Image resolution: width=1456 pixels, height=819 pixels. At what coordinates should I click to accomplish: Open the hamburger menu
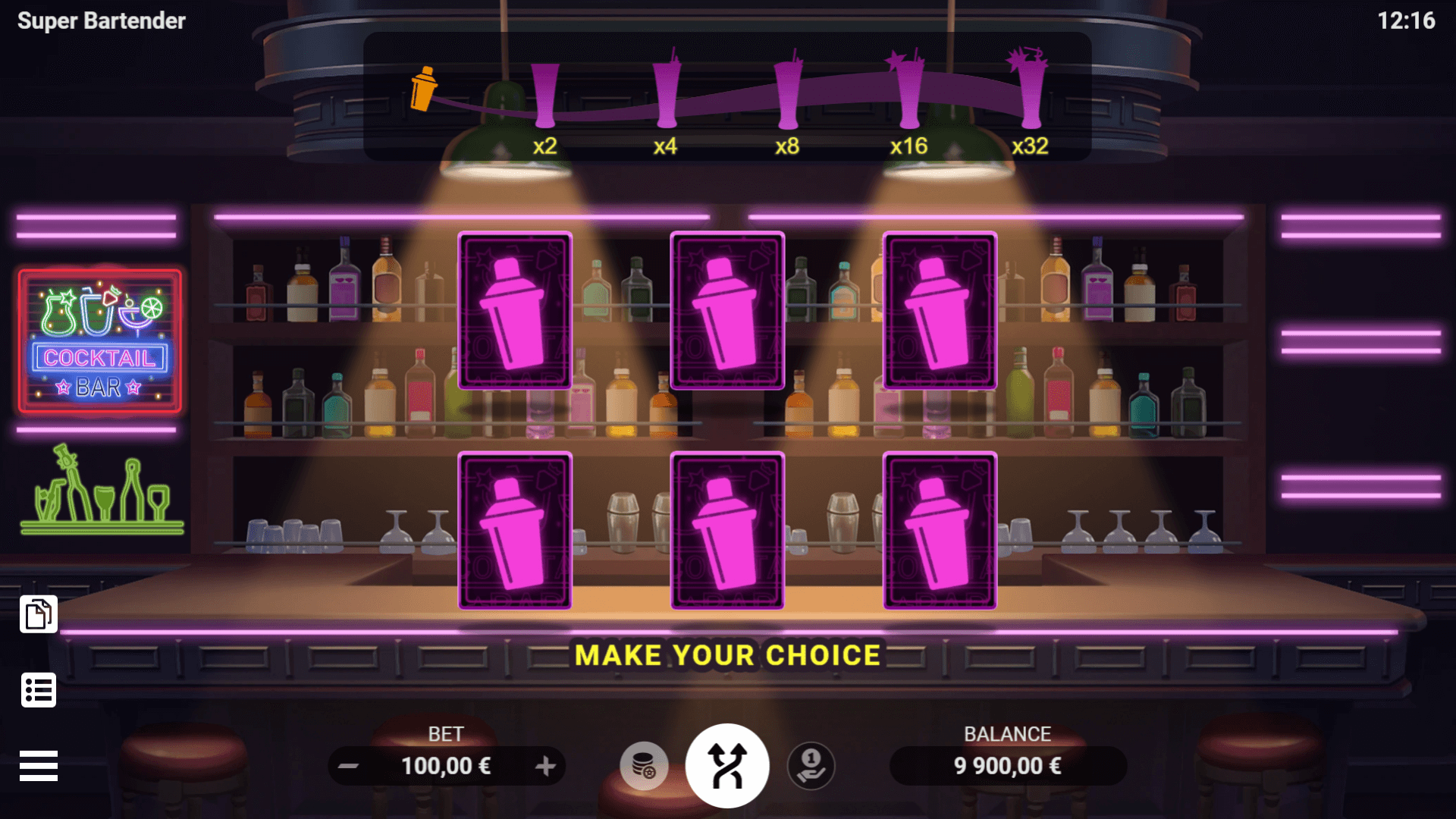click(39, 766)
